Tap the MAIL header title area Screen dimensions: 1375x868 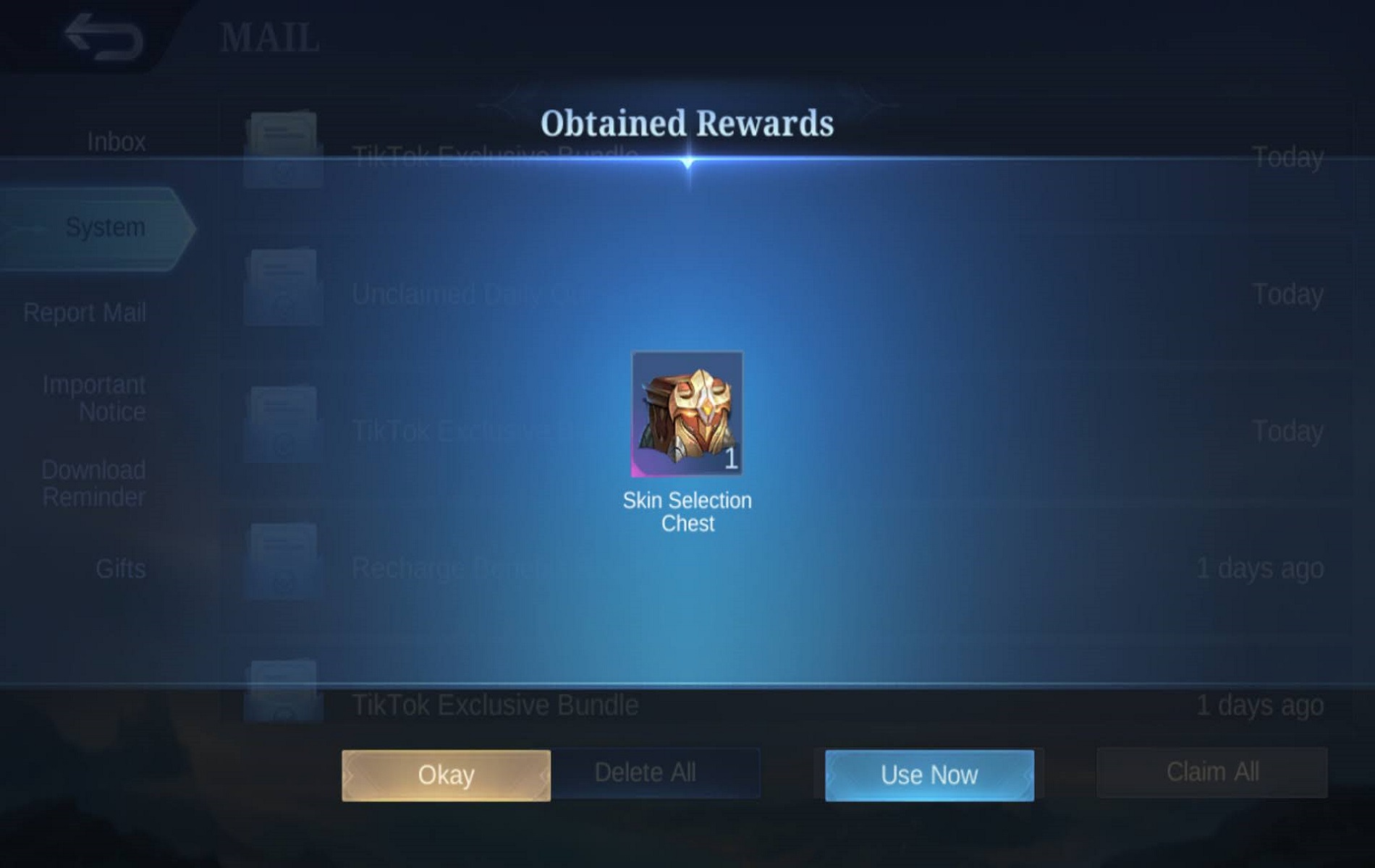point(269,36)
